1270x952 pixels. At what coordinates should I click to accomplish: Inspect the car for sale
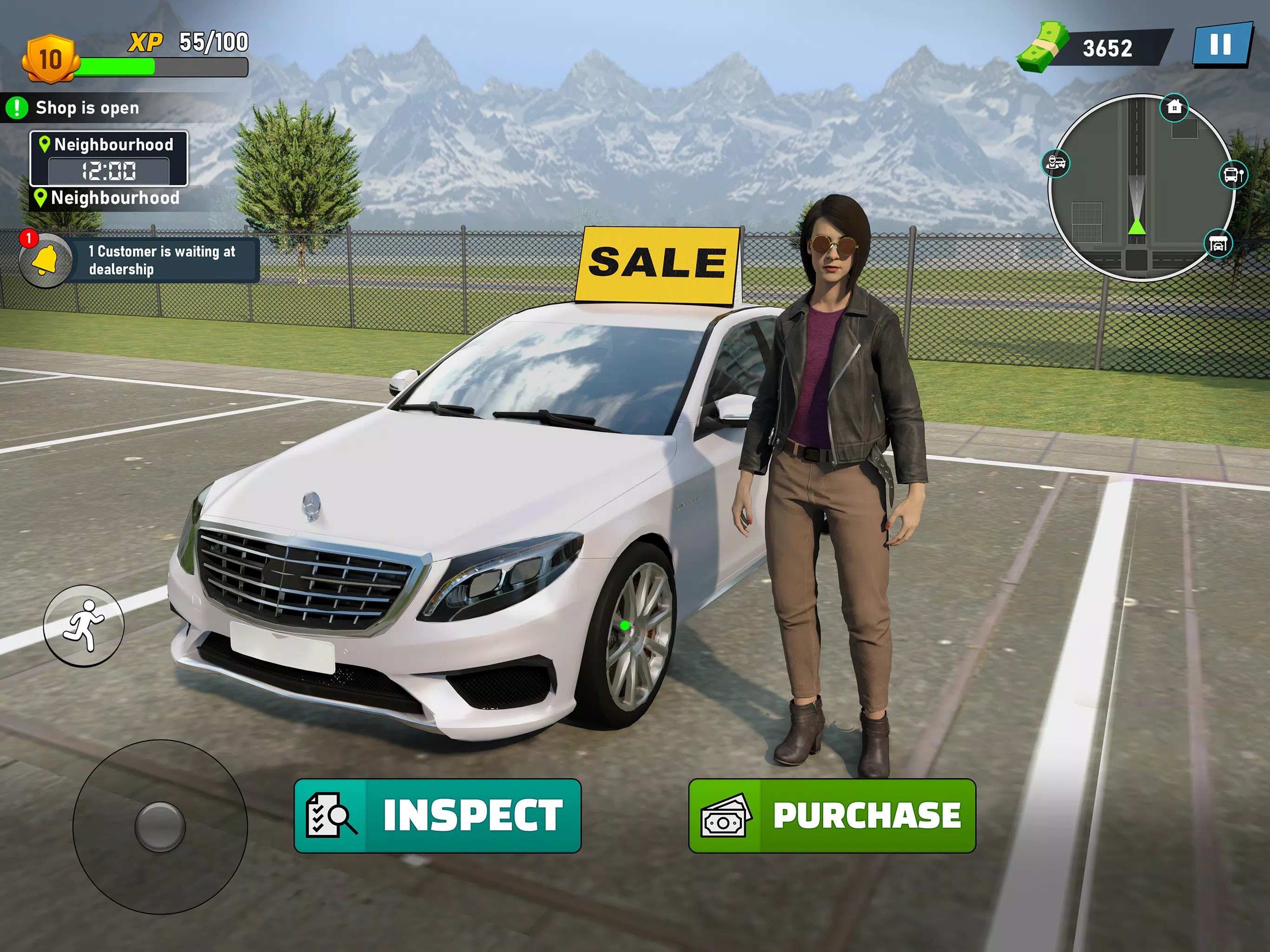(437, 815)
